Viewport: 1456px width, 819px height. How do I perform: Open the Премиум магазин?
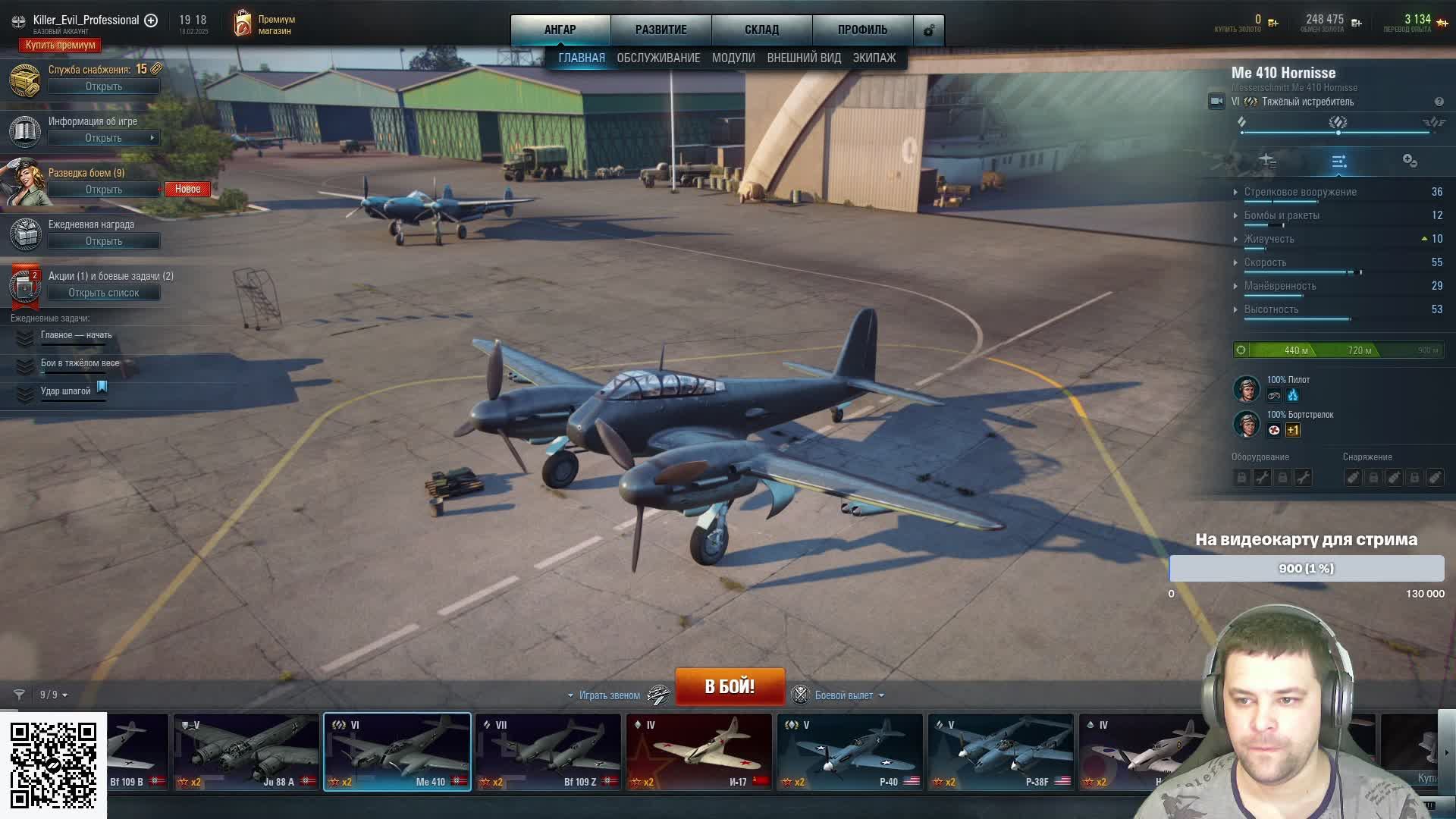pos(264,24)
